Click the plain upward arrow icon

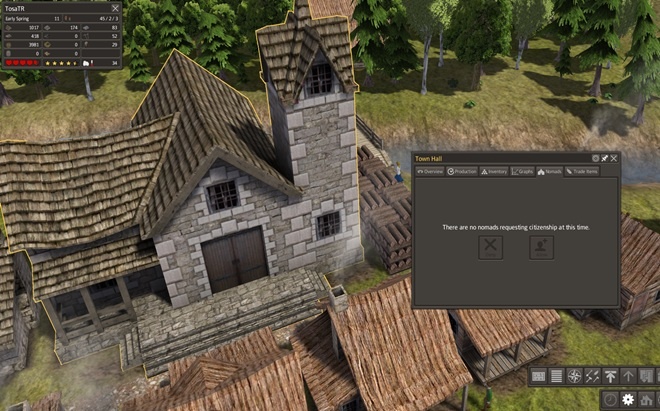[628, 376]
